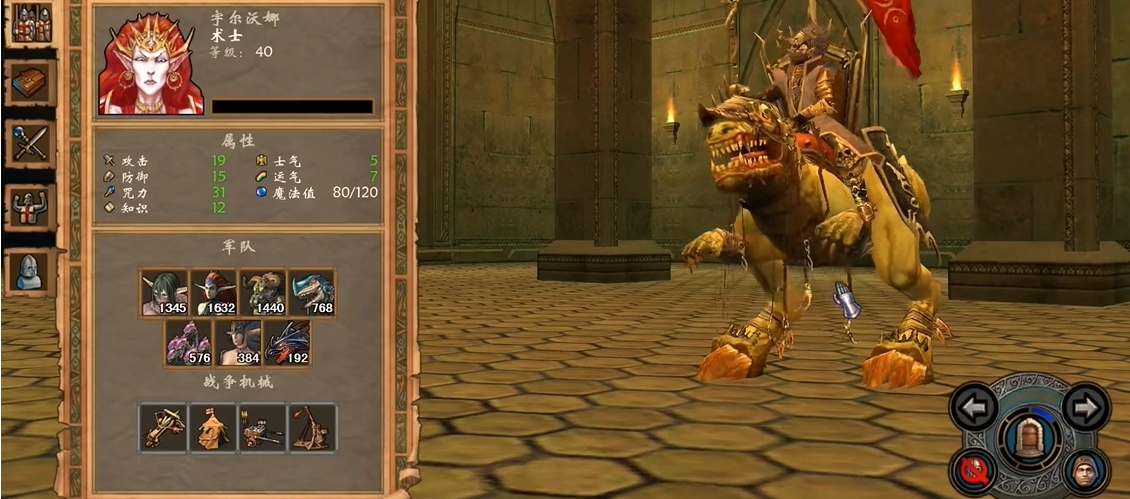Open the army tab with soldier figures
The width and height of the screenshot is (1130, 499).
32,24
